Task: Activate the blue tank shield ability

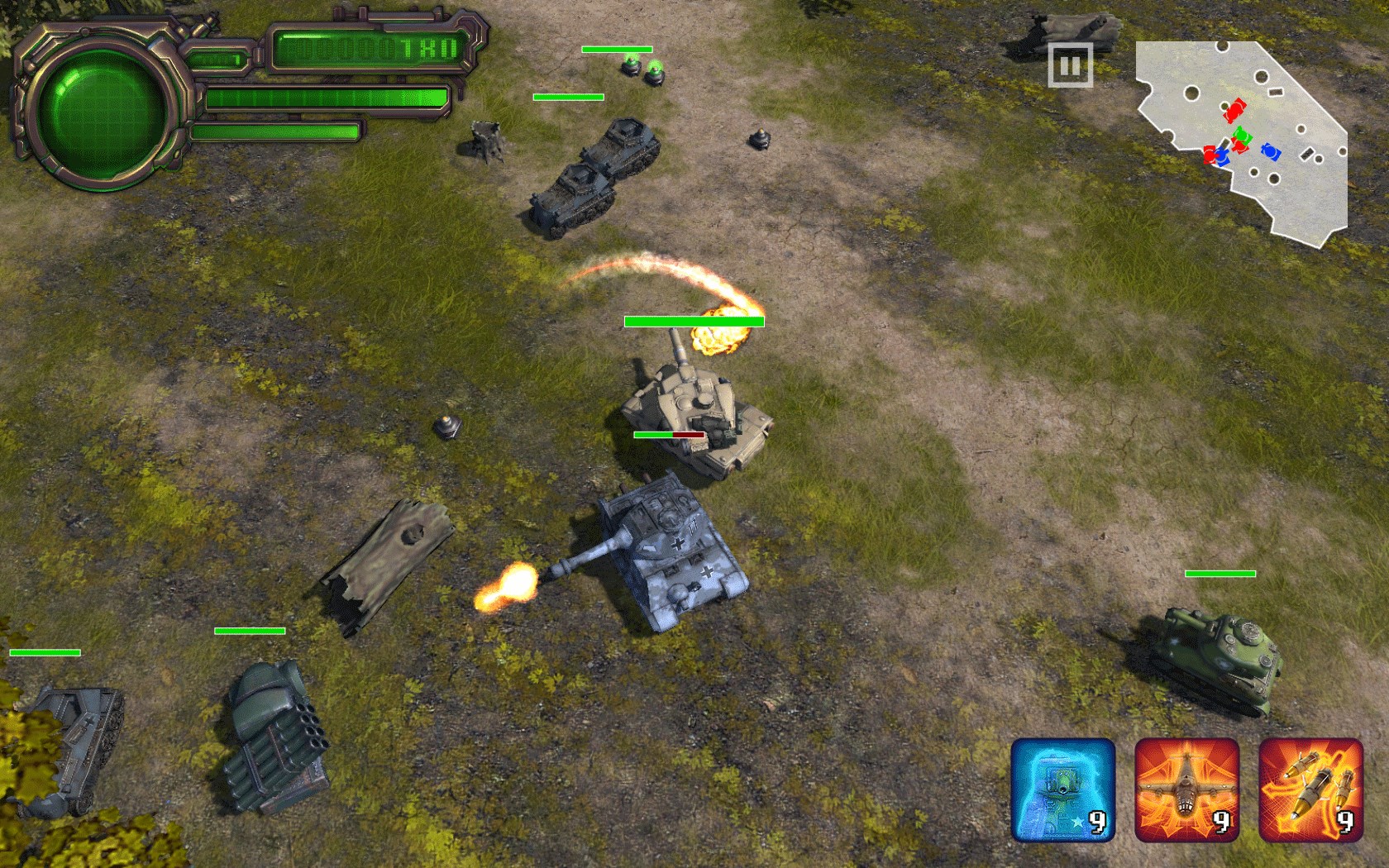Action: [1062, 789]
